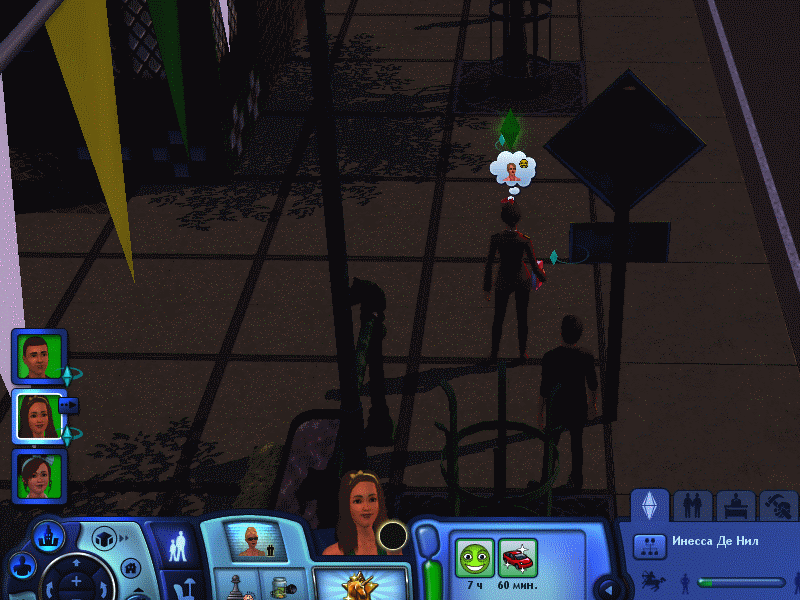Select the shiny red car moodlet

point(518,558)
